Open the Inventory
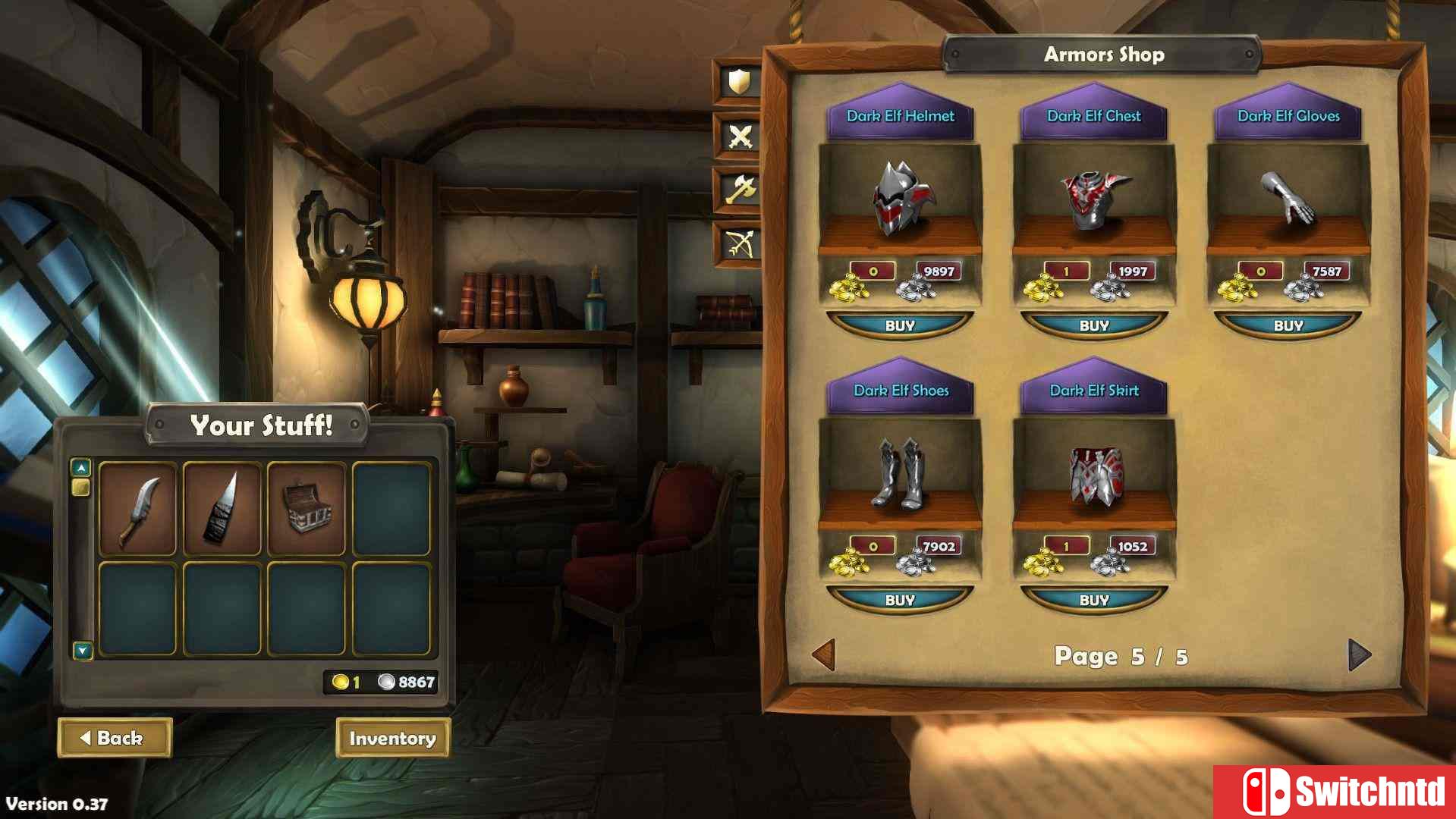Screen dimensions: 1456x819 pos(392,738)
